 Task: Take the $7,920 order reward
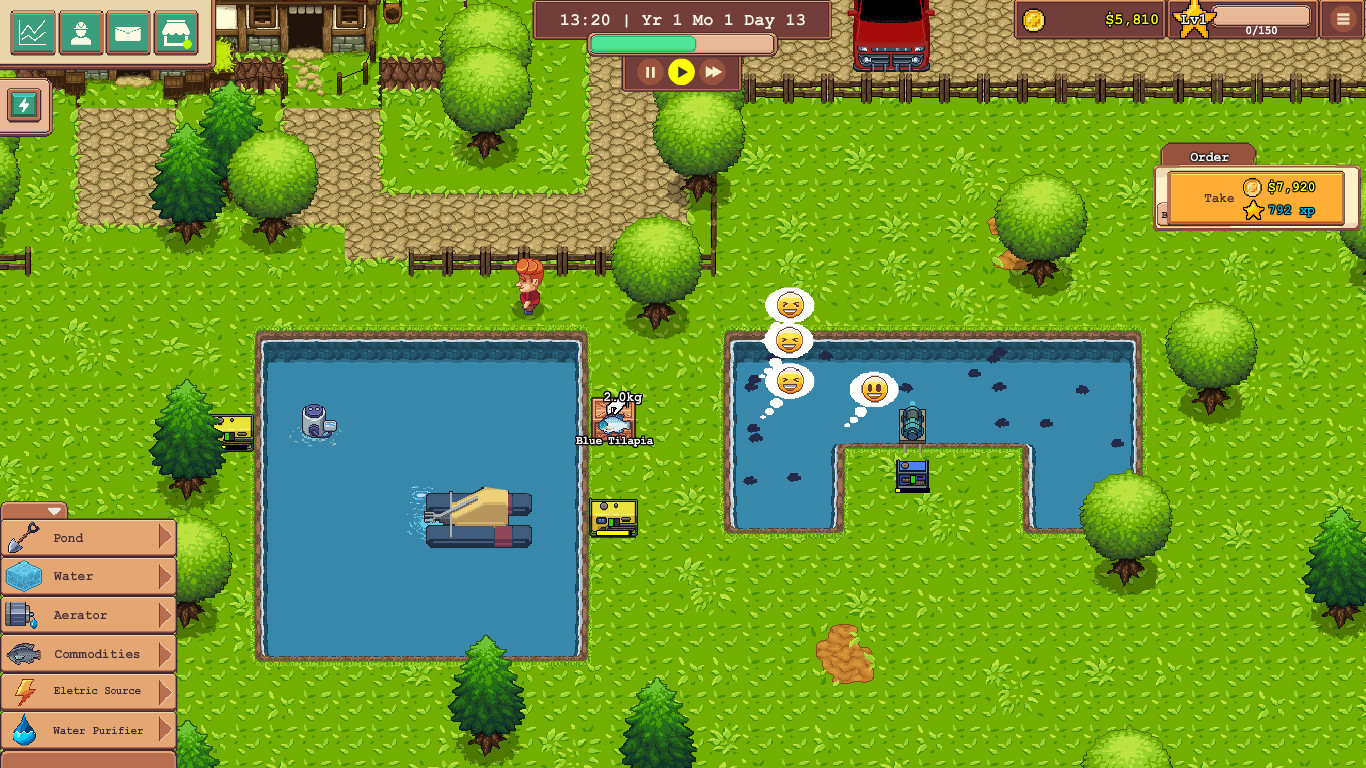click(1255, 196)
